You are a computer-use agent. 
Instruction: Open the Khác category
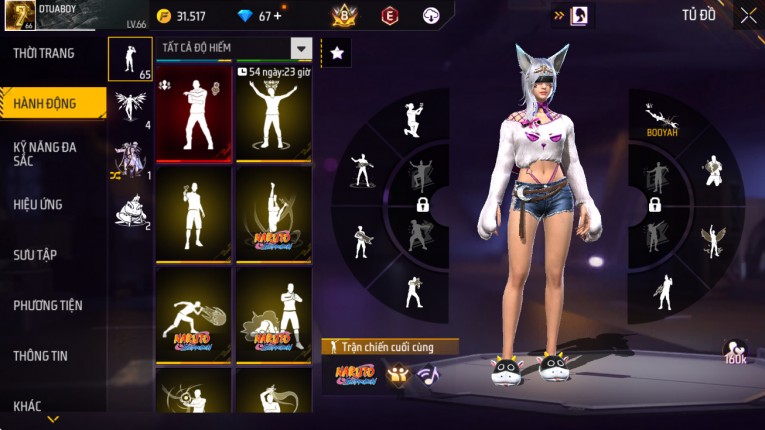coord(27,405)
